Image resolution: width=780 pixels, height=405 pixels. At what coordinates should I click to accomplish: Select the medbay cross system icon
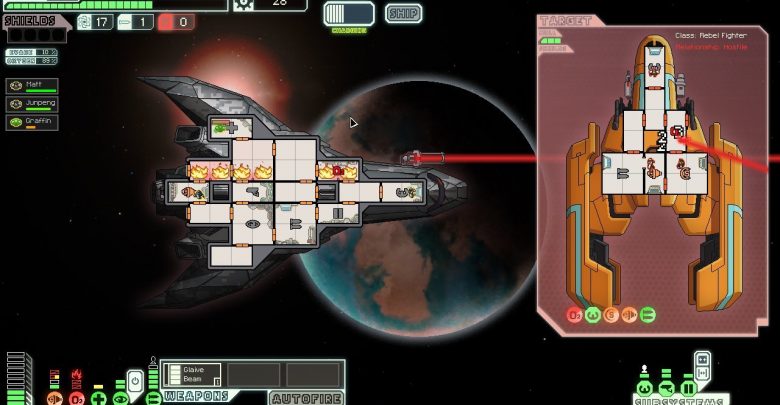[98, 398]
